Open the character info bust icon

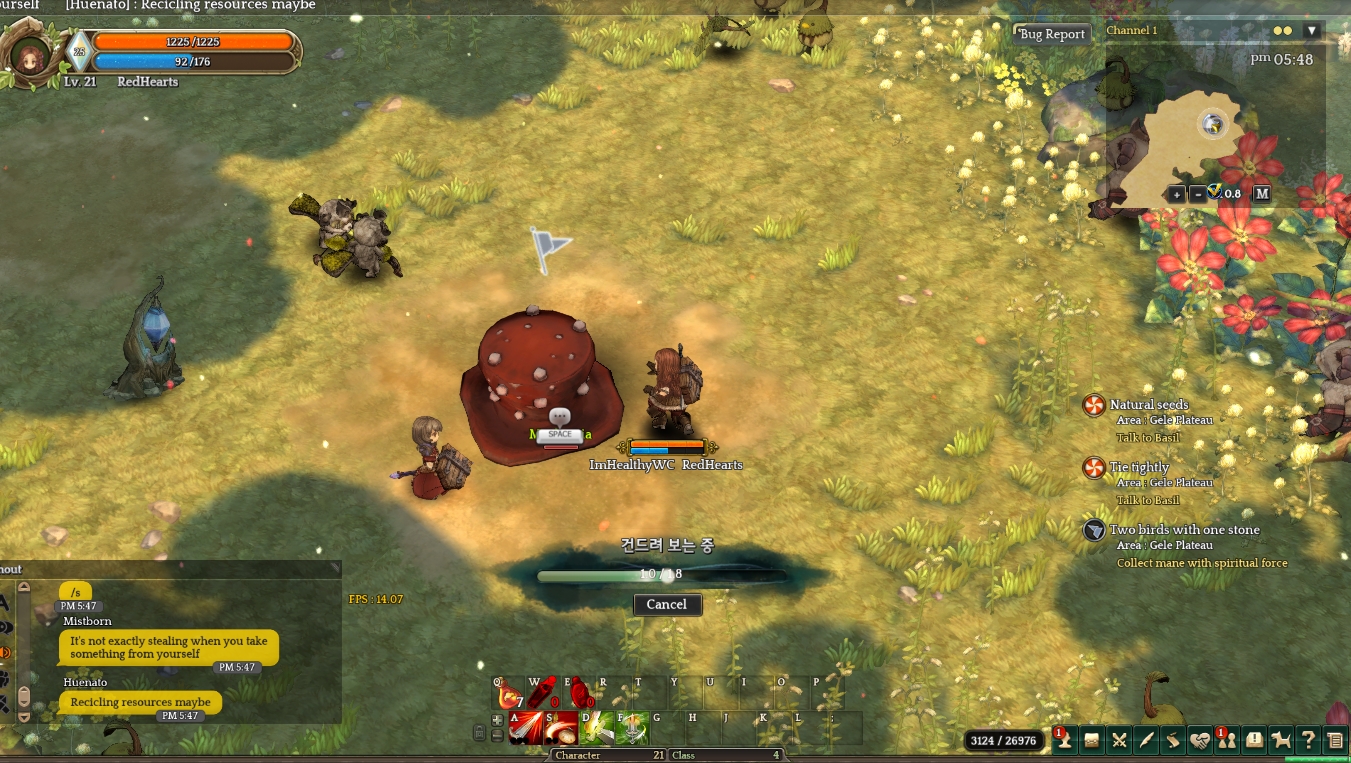1064,740
